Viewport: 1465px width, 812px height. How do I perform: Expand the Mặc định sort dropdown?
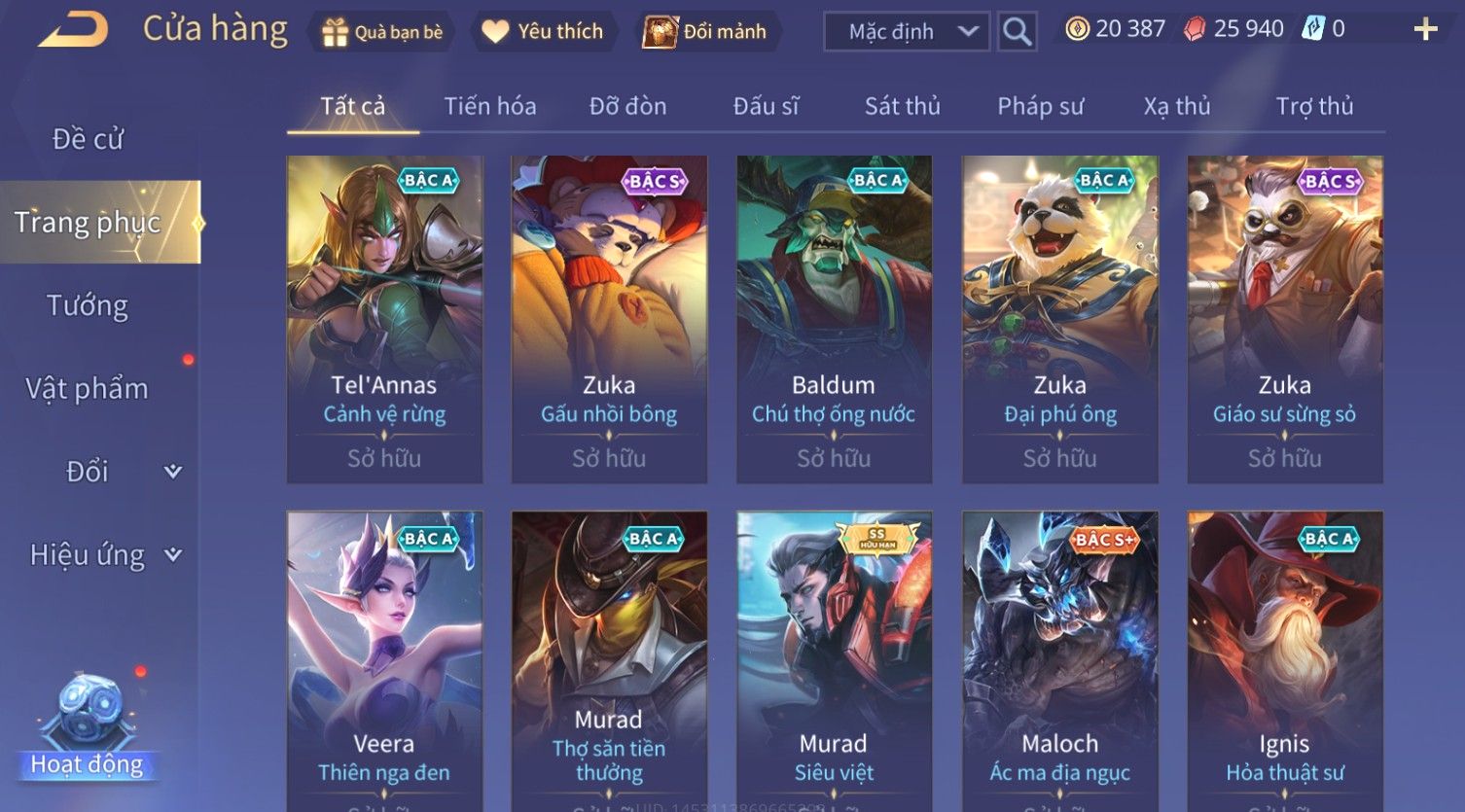click(906, 32)
